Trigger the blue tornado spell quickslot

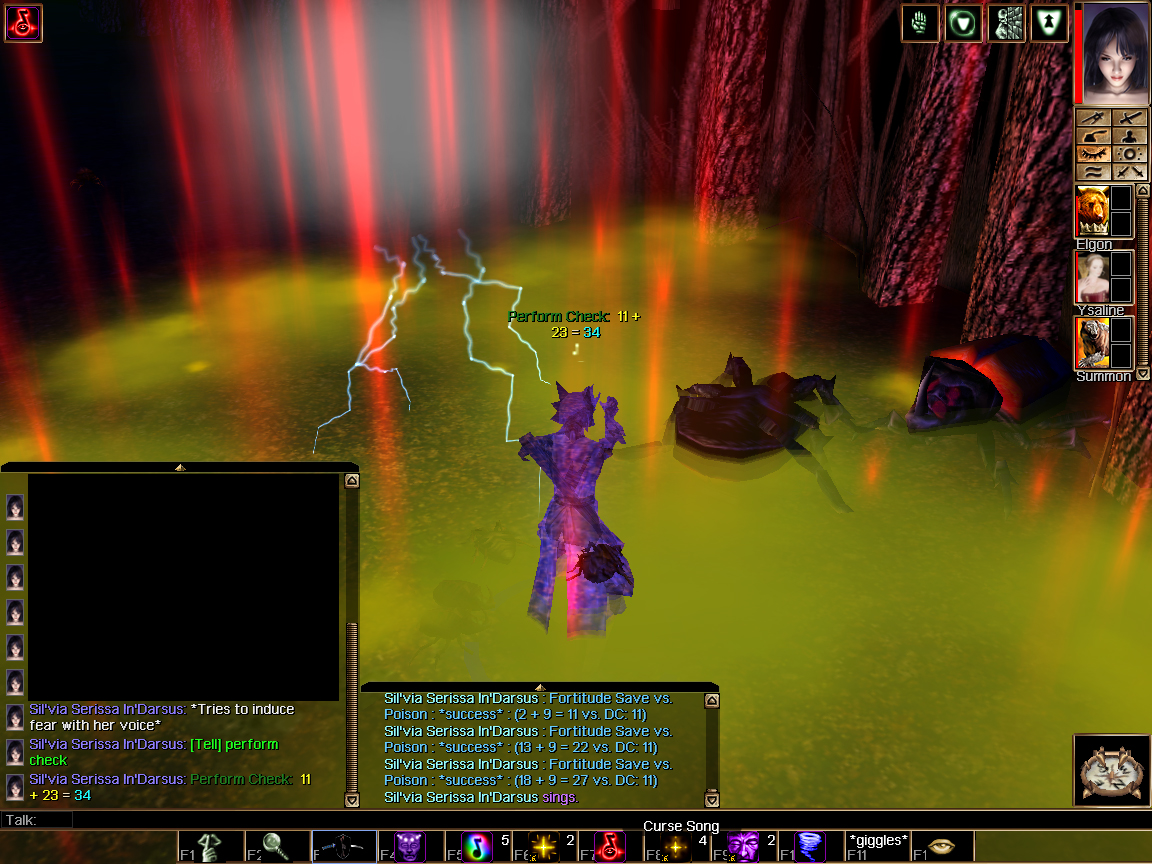pos(810,847)
